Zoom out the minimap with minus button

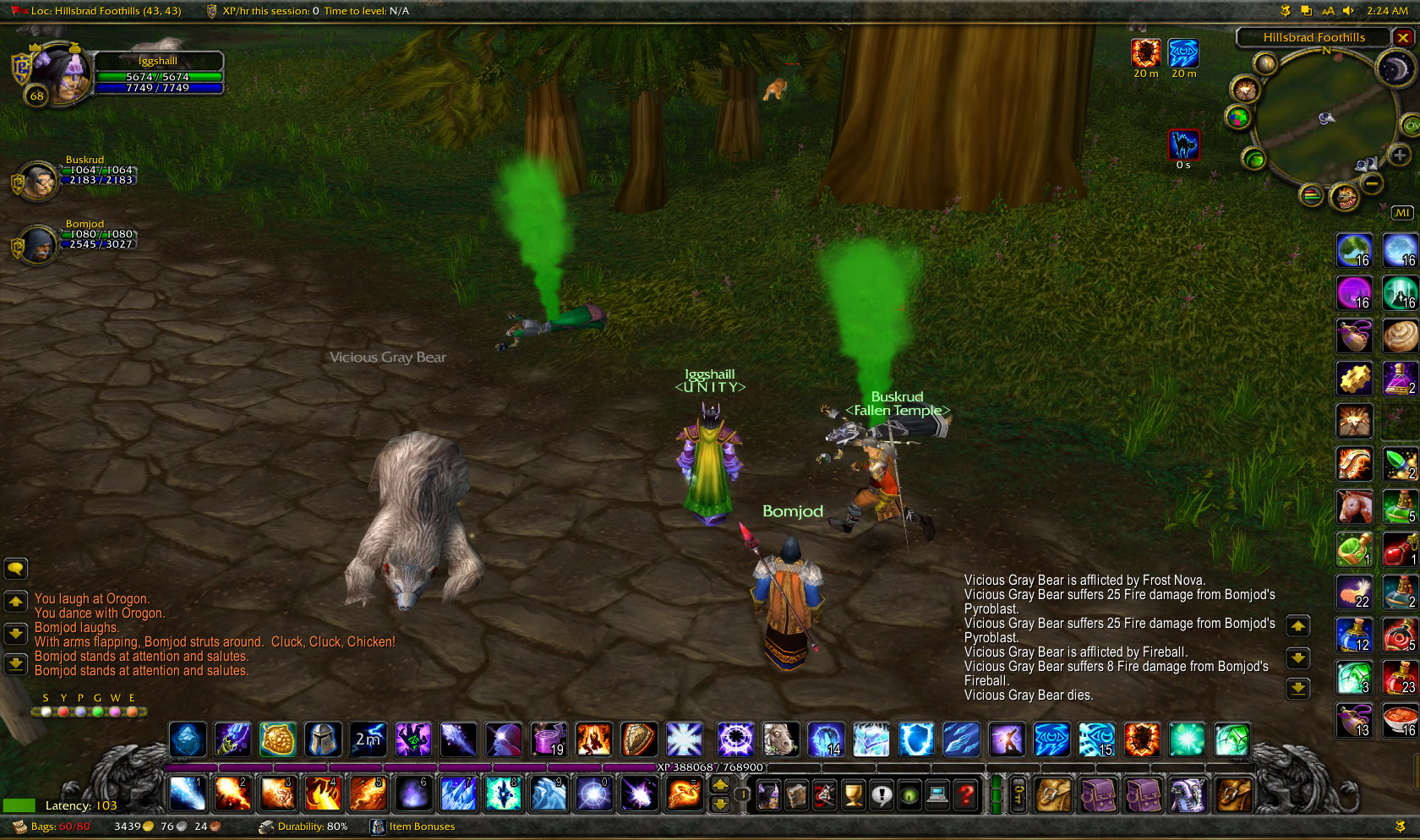click(1373, 183)
